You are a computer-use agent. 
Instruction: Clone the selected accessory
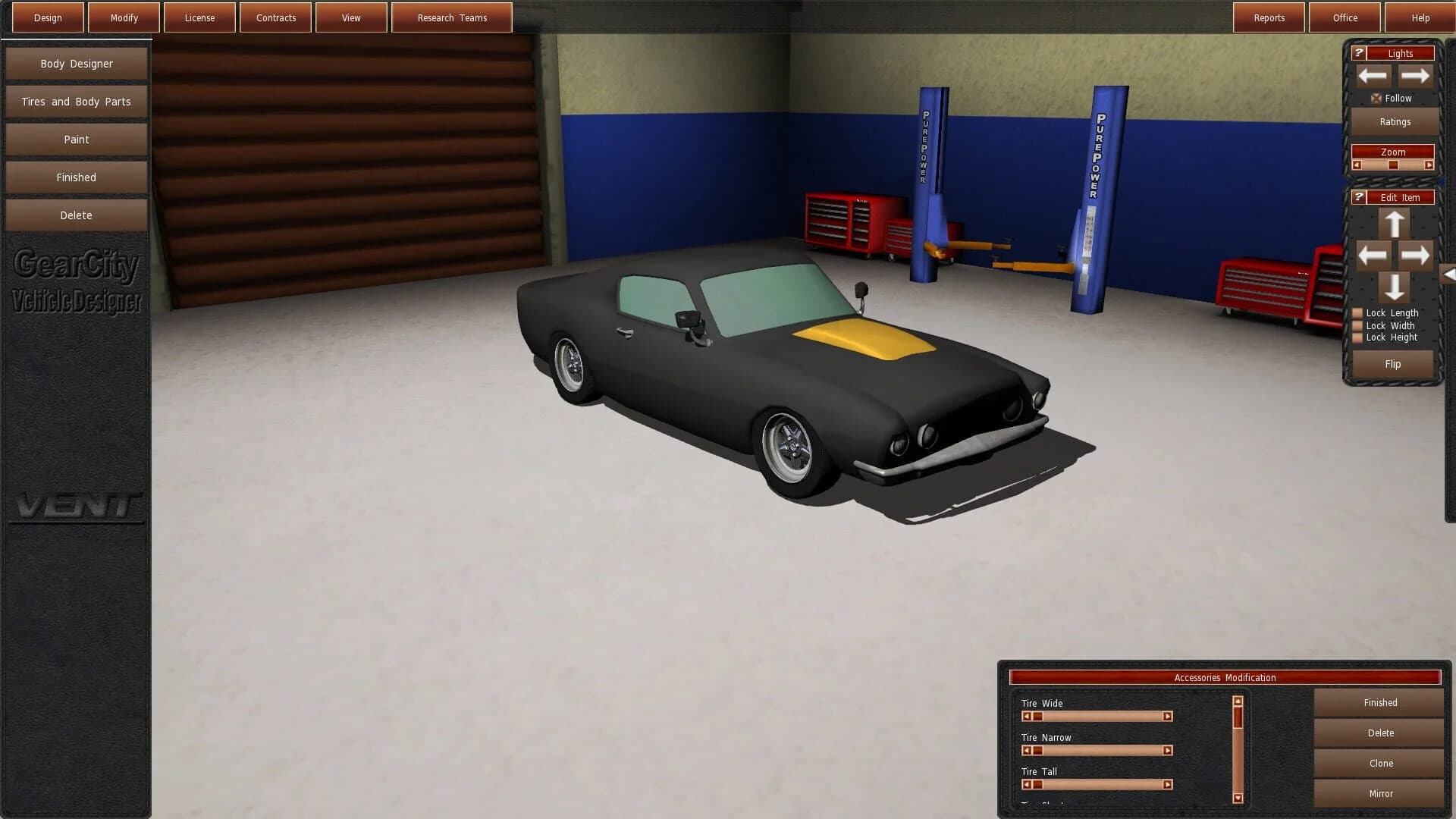click(x=1379, y=763)
